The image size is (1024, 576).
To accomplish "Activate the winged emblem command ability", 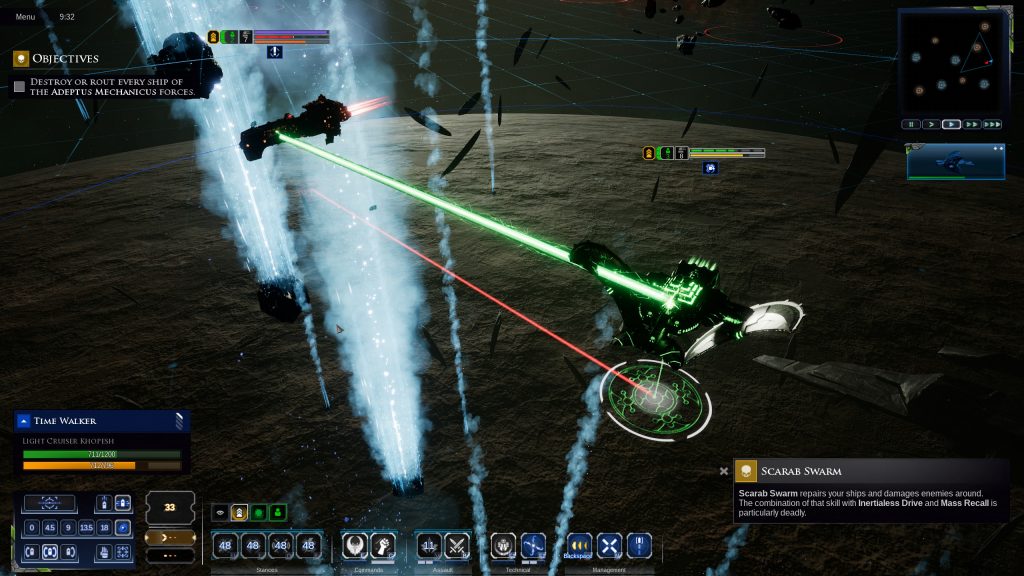I will [355, 546].
